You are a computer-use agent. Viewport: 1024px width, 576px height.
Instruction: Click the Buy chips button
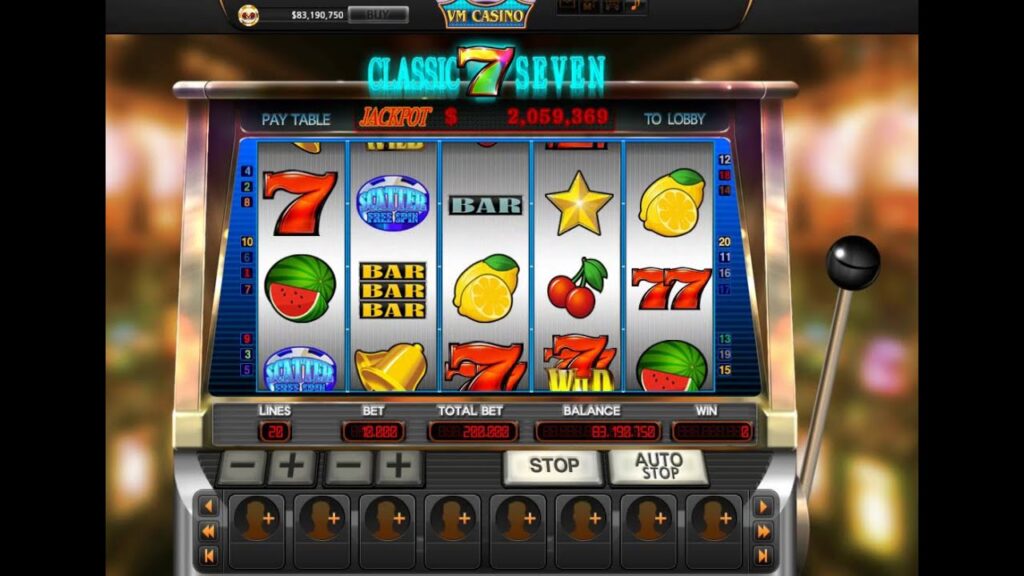pos(377,15)
